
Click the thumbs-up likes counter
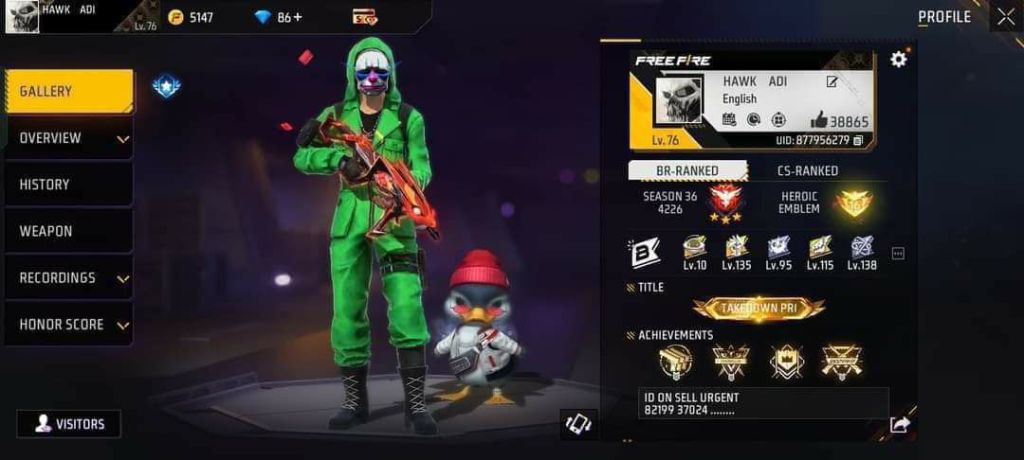(x=839, y=121)
